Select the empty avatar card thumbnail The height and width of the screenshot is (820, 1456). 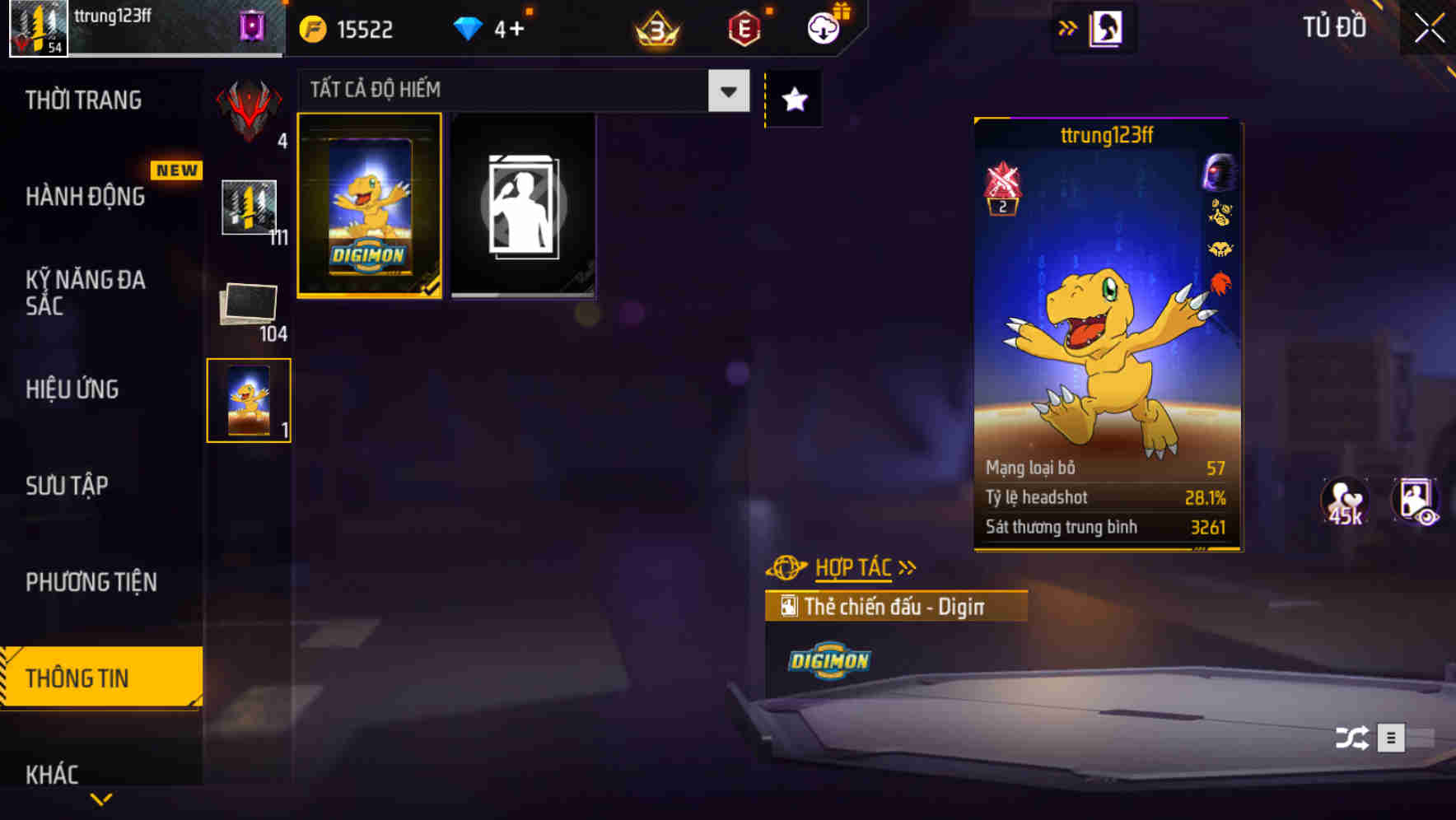coord(524,206)
